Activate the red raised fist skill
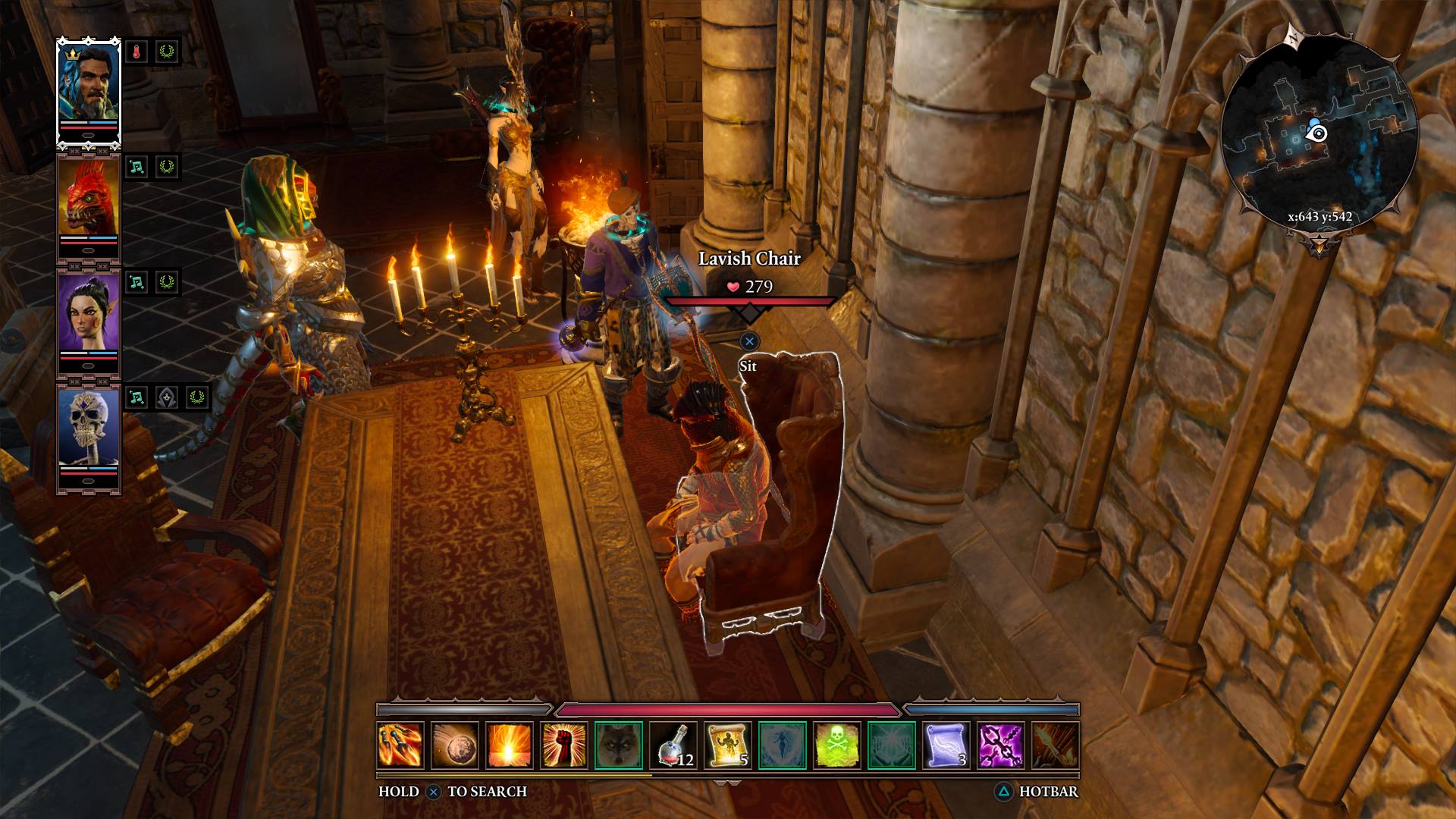The width and height of the screenshot is (1456, 819). click(x=564, y=745)
